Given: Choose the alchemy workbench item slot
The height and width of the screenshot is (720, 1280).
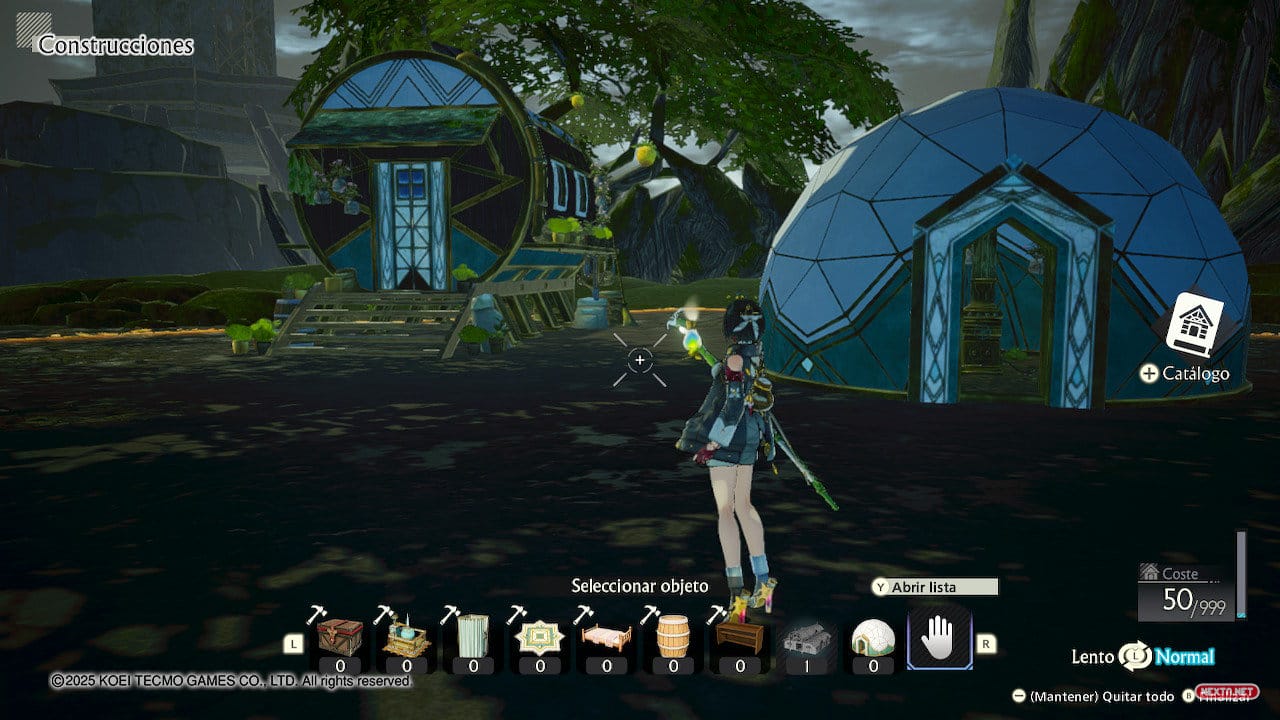Looking at the screenshot, I should pos(406,637).
